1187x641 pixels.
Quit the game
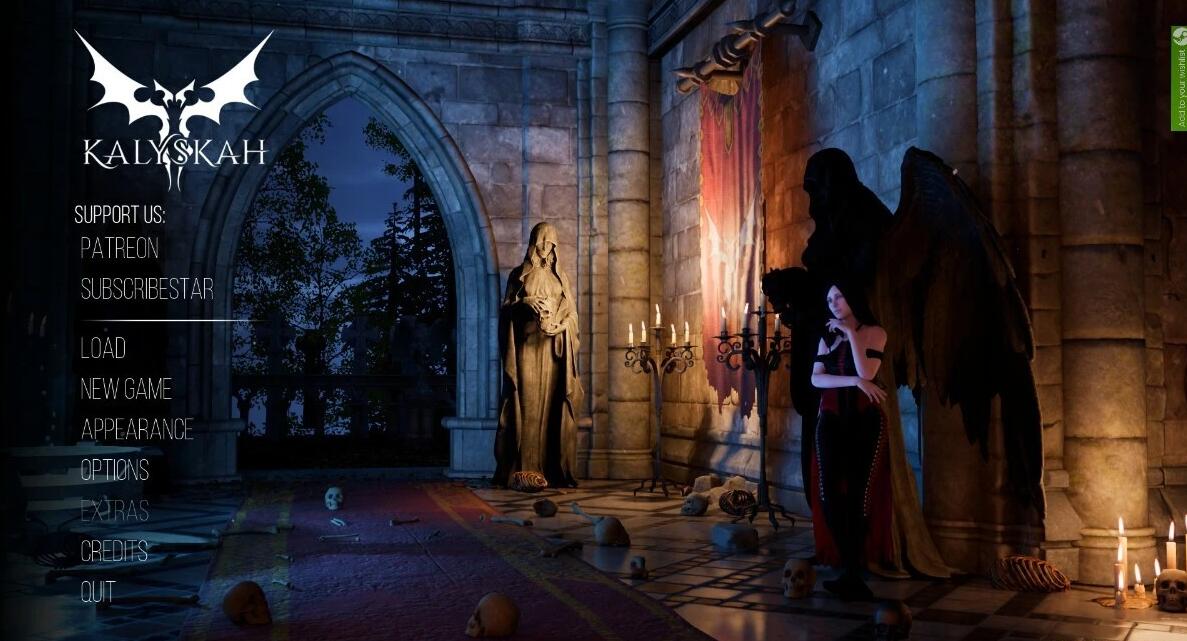coord(98,592)
